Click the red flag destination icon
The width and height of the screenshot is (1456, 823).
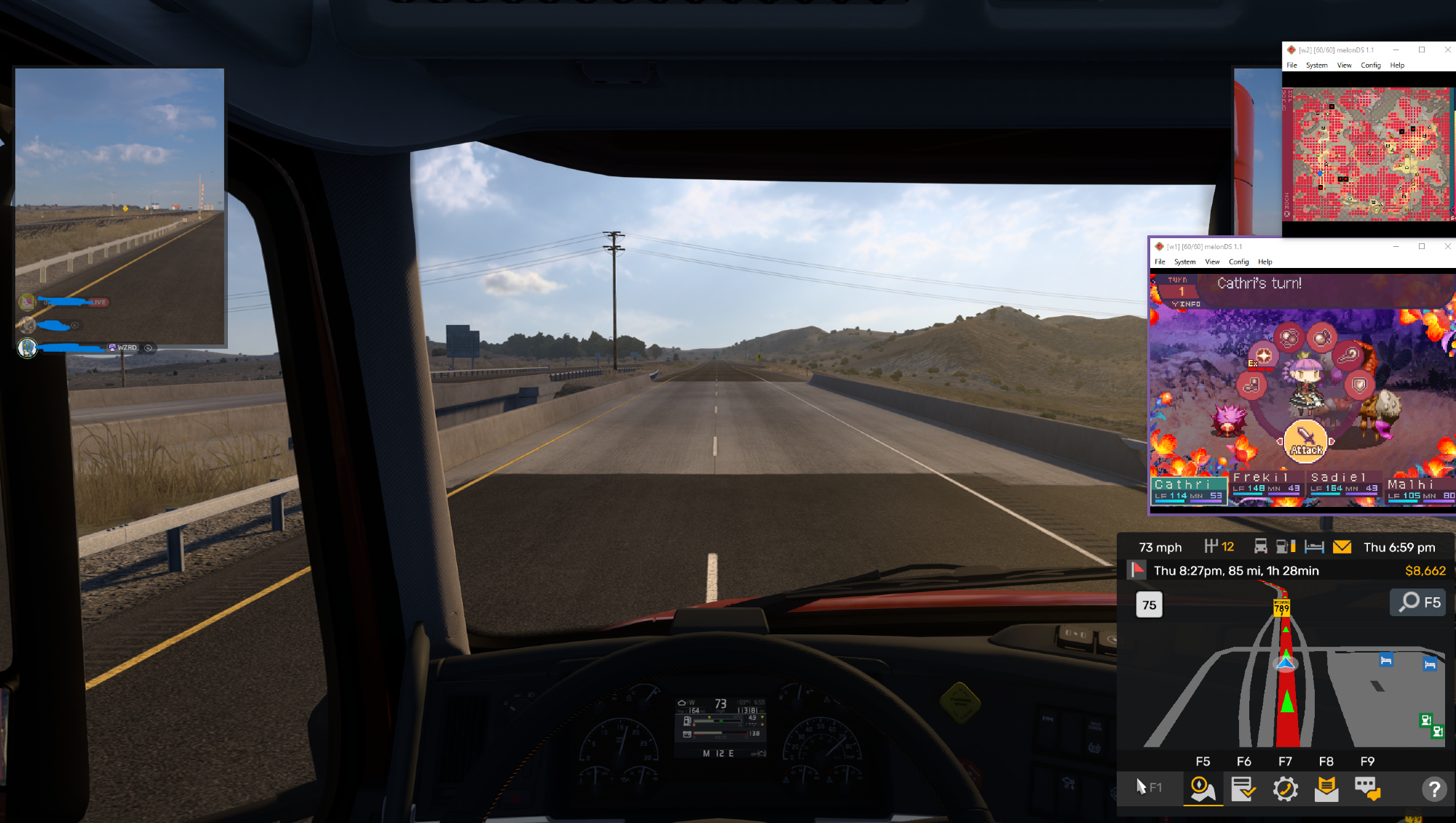tap(1137, 570)
